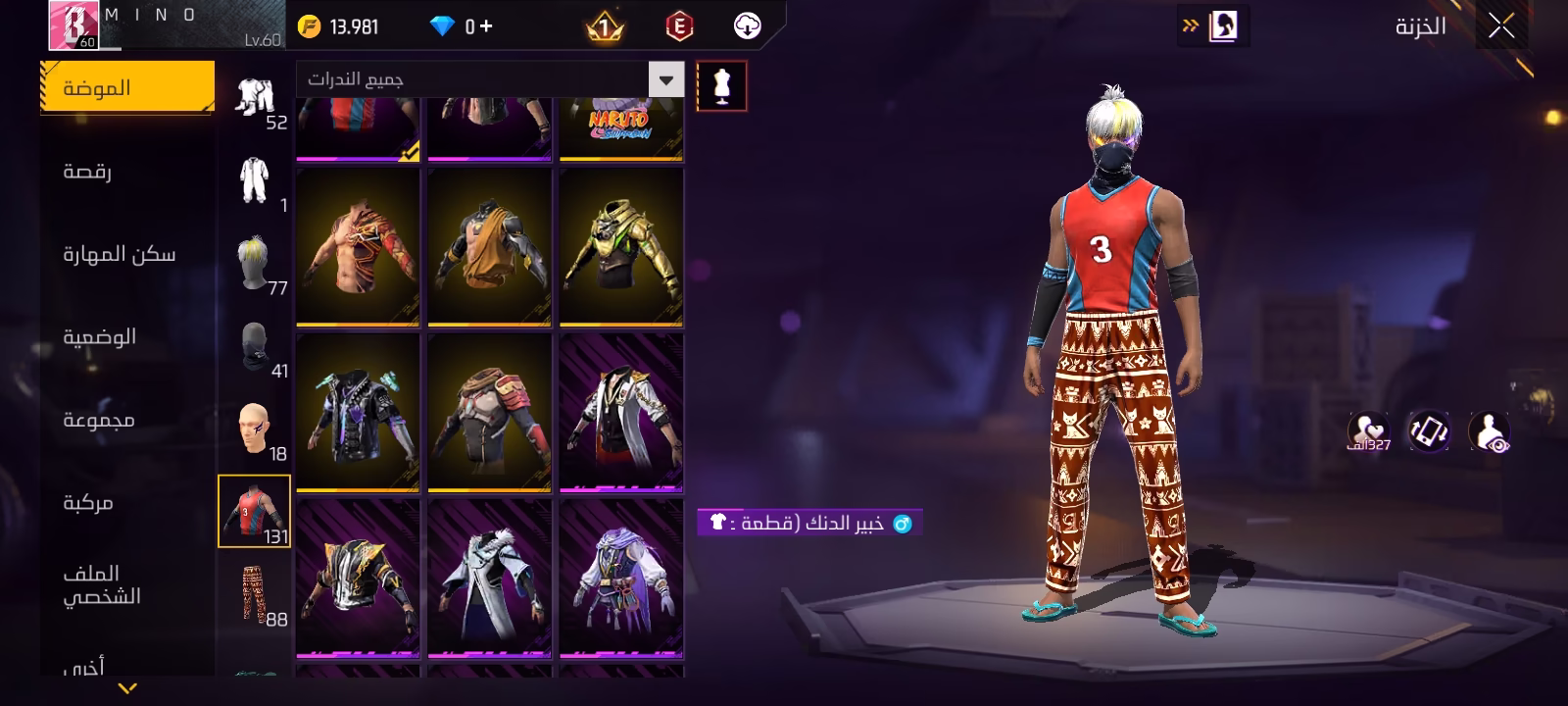Close the vault screen with the X
Viewport: 1568px width, 706px height.
pos(1501,26)
